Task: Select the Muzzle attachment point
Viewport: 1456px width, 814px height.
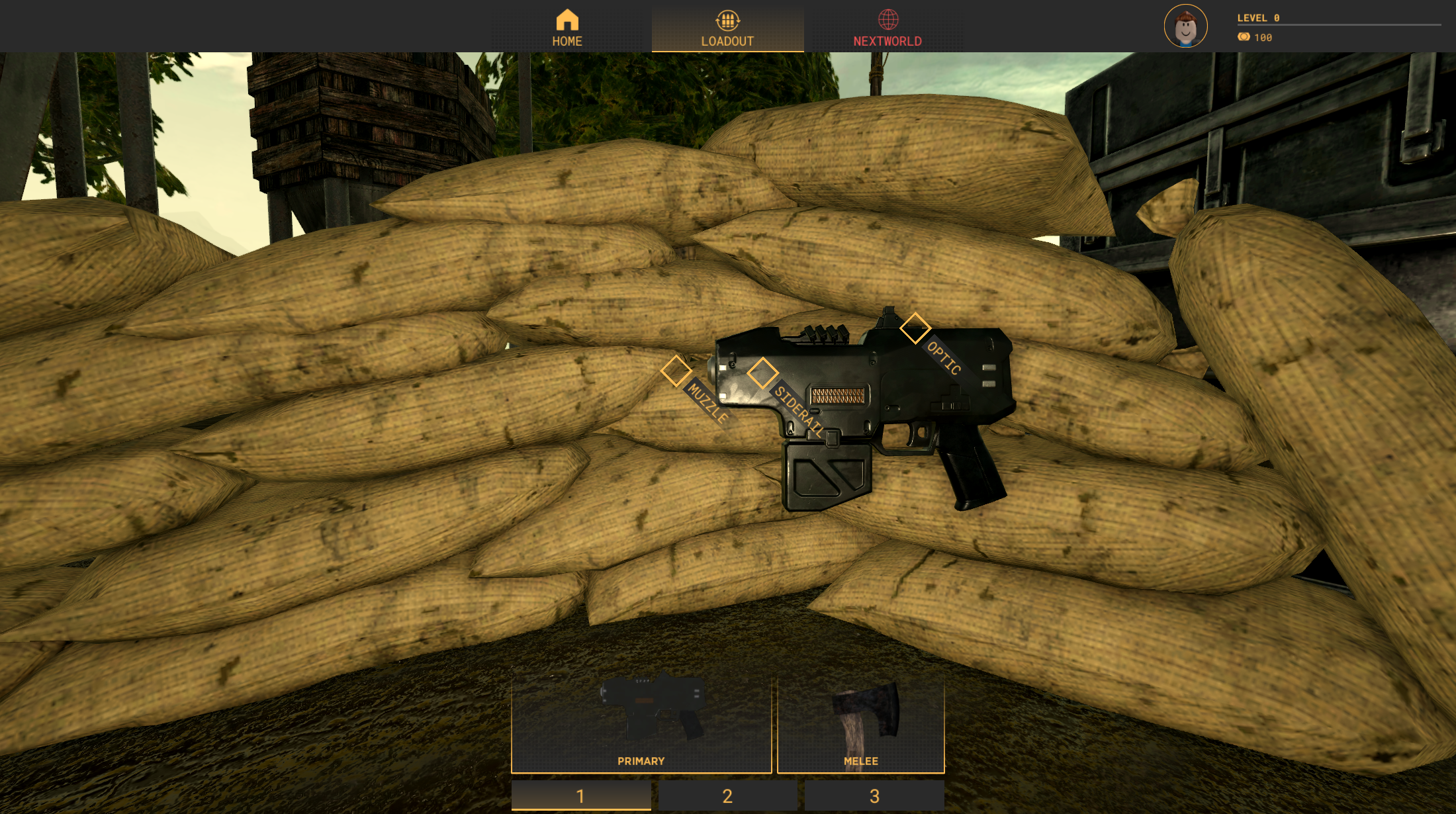Action: tap(676, 371)
